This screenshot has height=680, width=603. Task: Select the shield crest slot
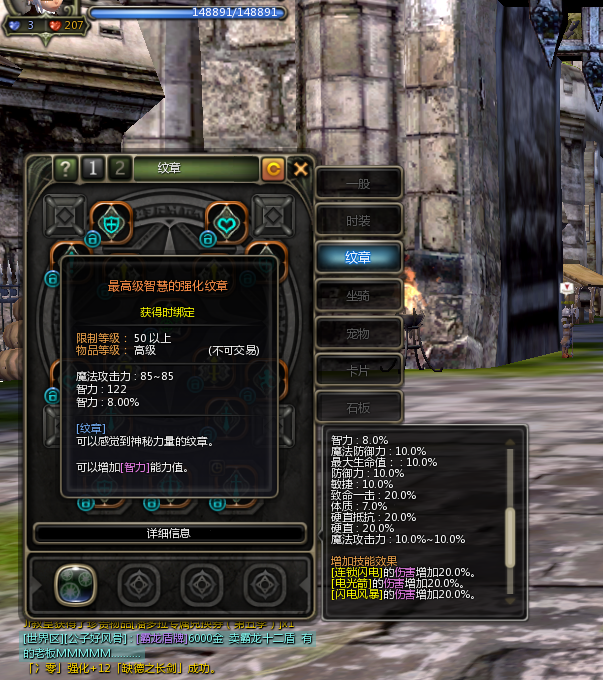[x=109, y=221]
